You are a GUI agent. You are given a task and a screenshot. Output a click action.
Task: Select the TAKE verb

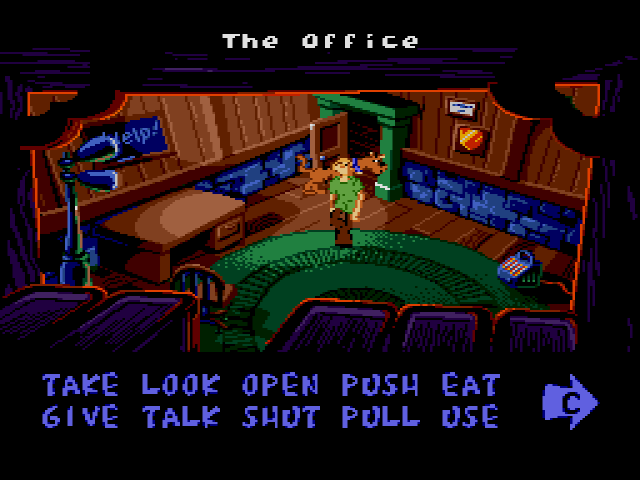tap(80, 385)
